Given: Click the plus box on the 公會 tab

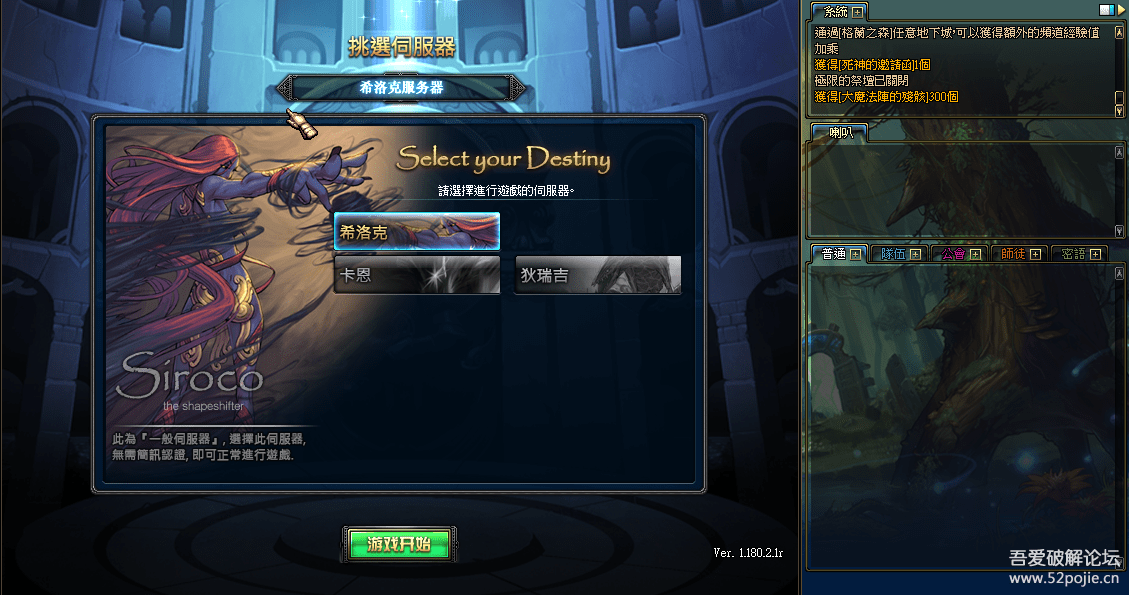Looking at the screenshot, I should [x=975, y=254].
